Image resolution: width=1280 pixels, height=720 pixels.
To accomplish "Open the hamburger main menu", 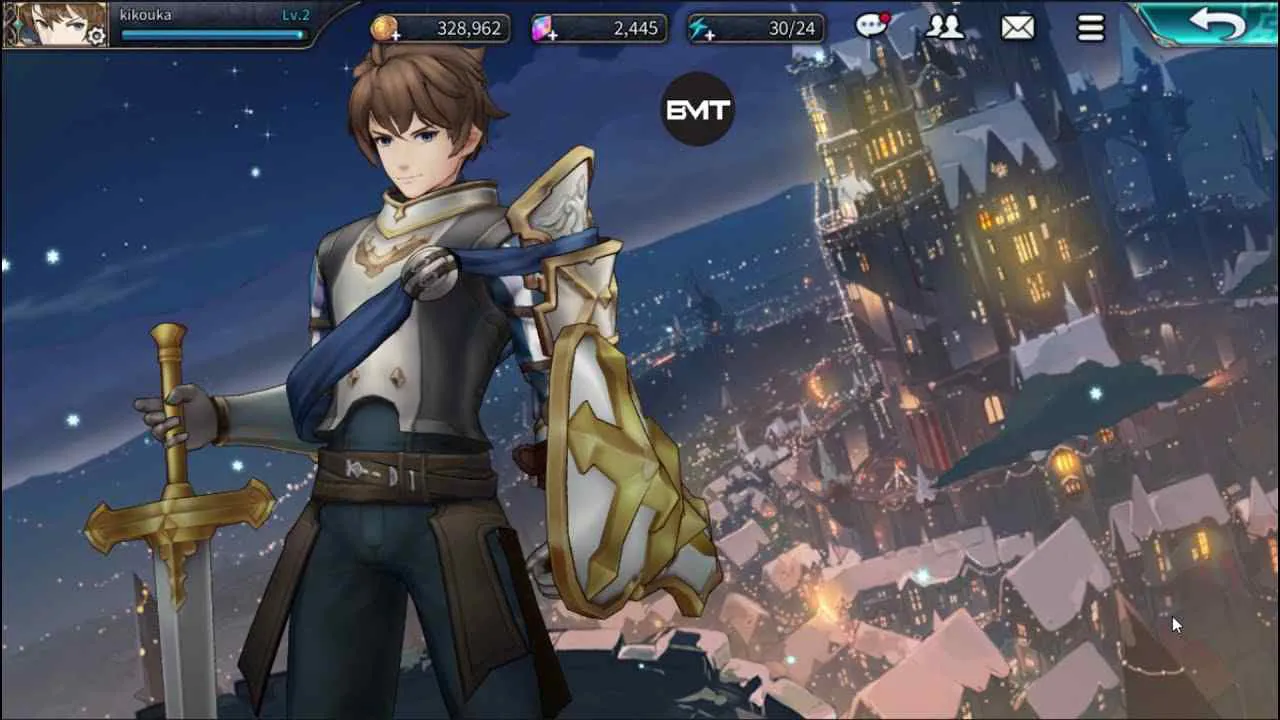I will pos(1089,27).
